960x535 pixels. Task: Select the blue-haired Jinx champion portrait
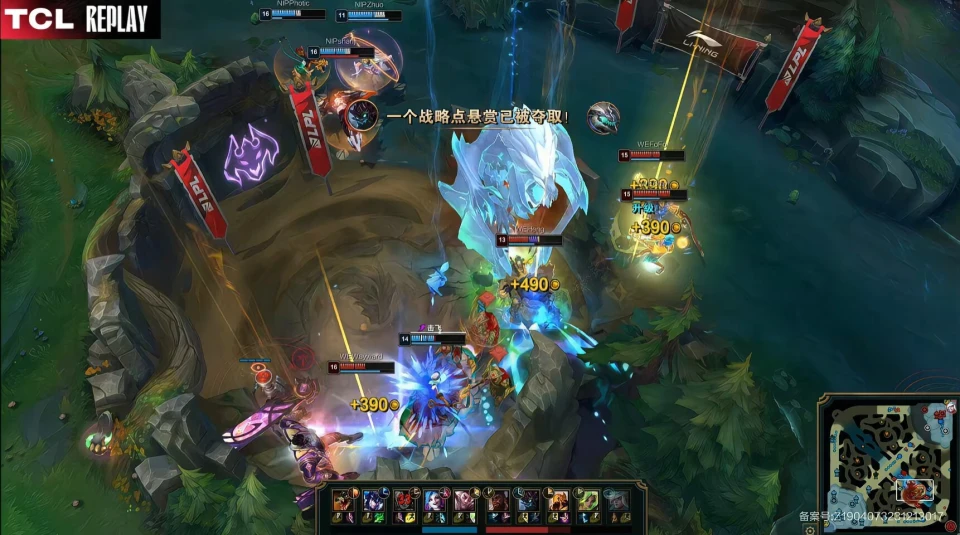coord(435,500)
